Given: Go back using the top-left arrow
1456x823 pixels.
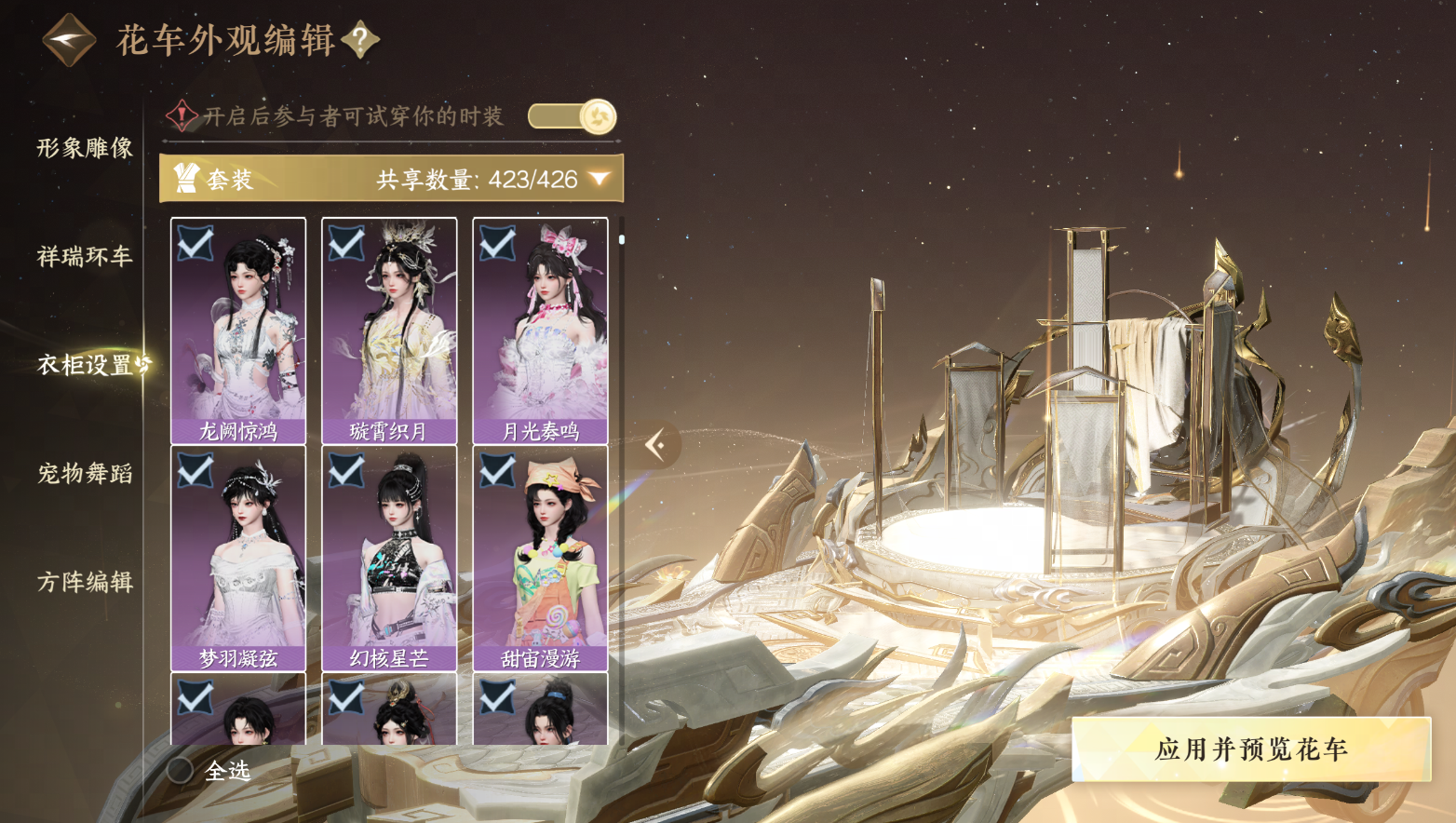Looking at the screenshot, I should point(69,40).
